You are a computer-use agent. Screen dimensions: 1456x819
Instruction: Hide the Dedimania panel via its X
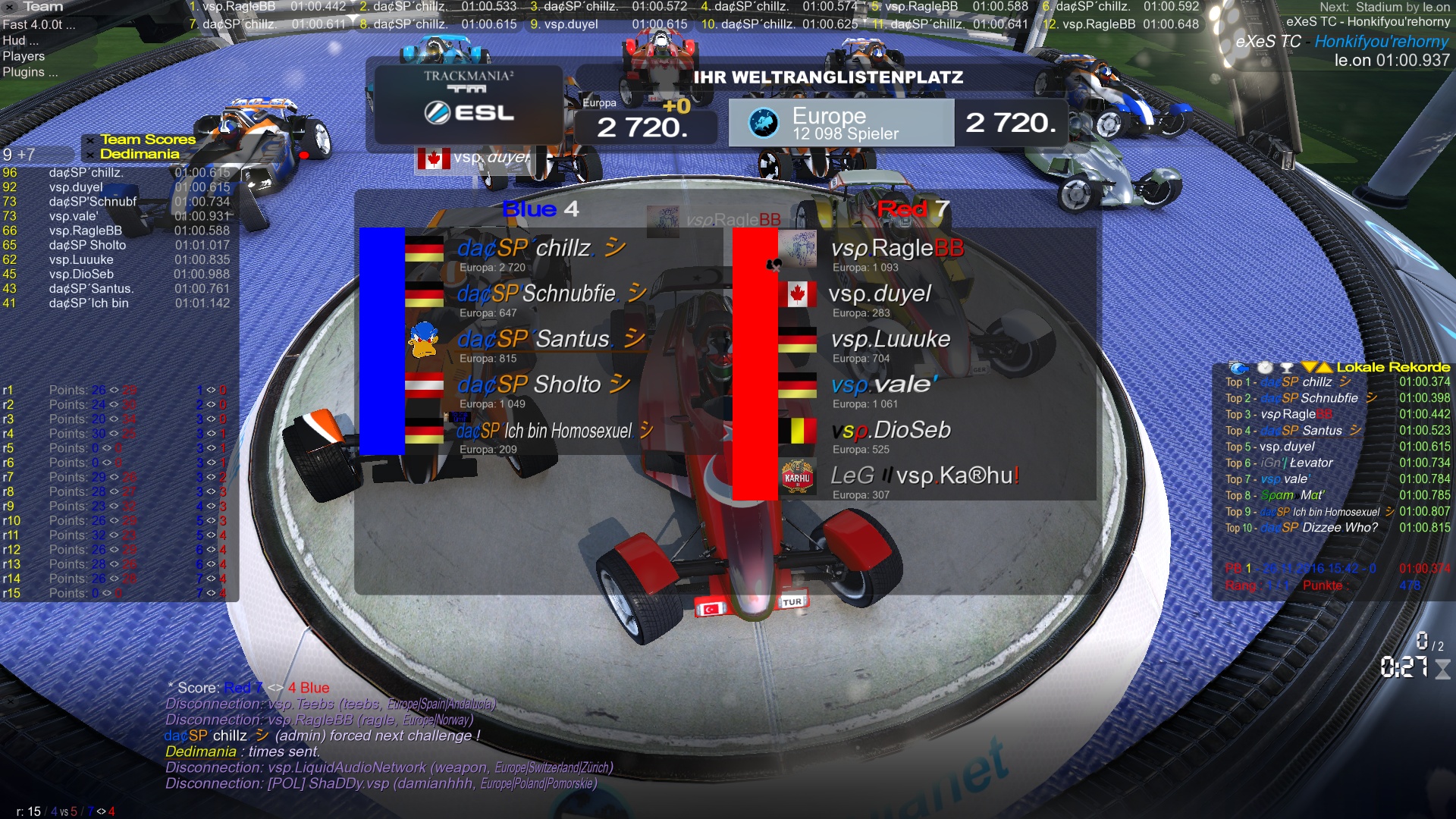(90, 155)
